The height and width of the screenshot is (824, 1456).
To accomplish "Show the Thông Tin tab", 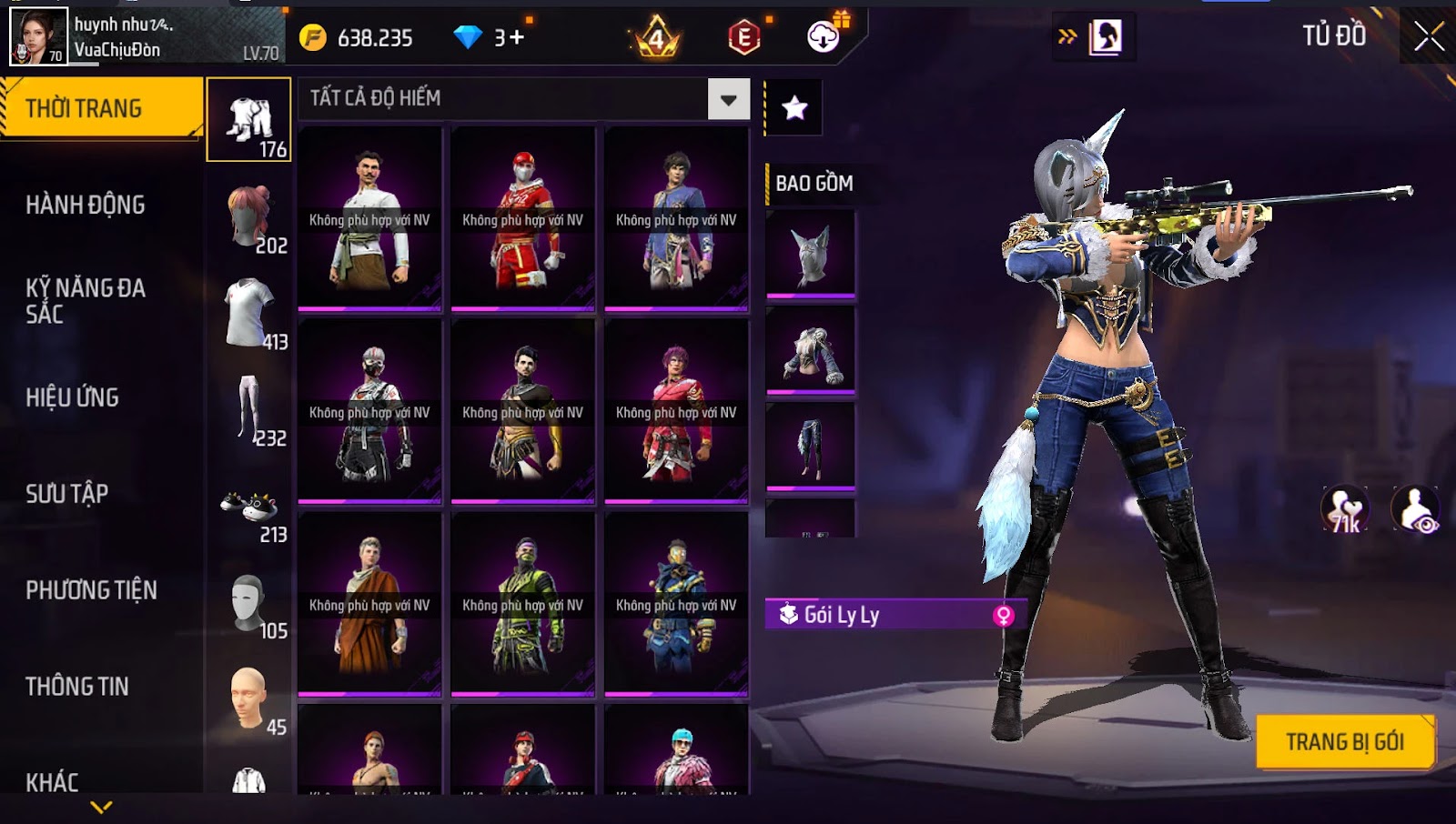I will tap(77, 687).
